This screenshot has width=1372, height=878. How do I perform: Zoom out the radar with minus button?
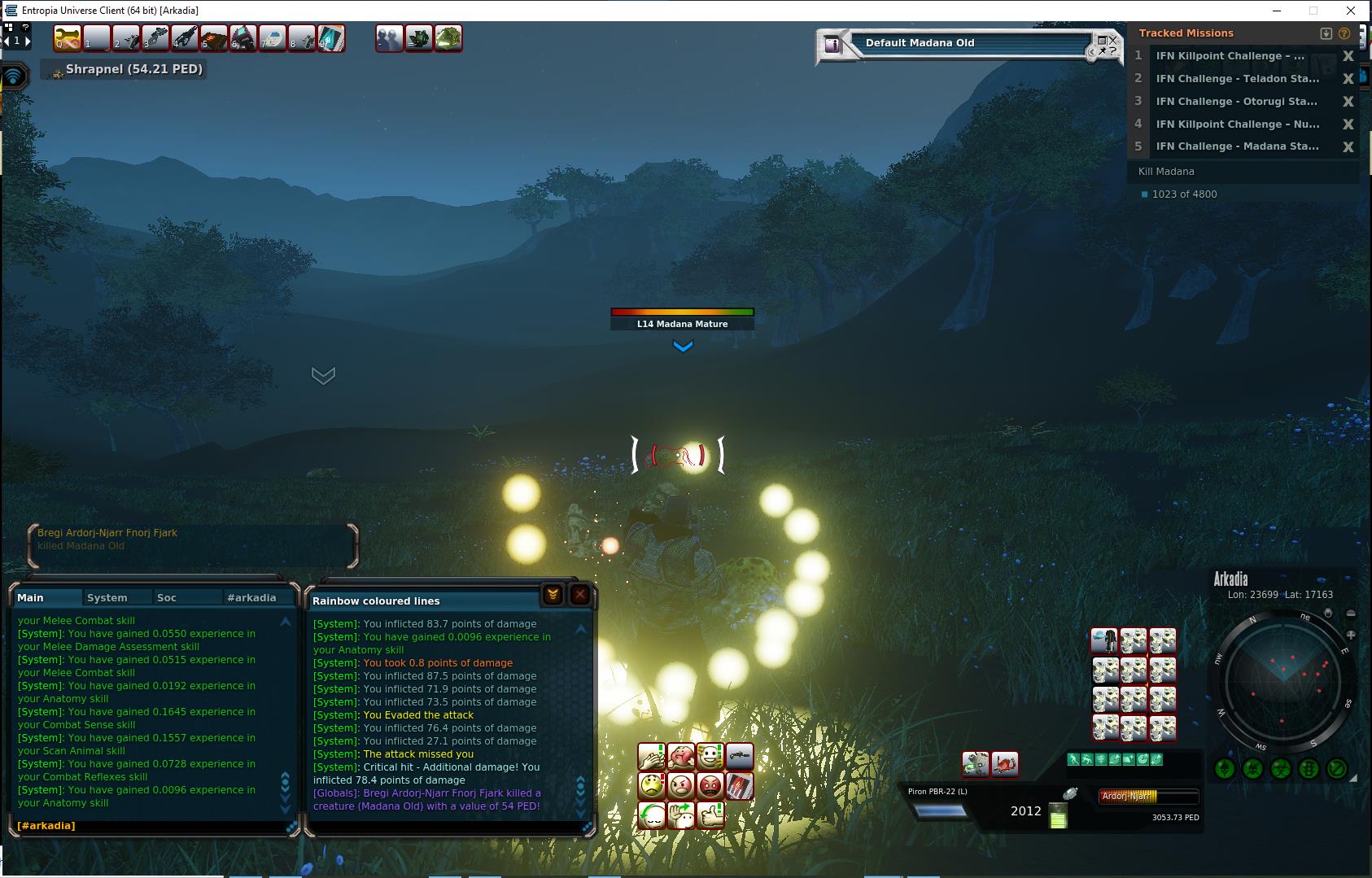(x=1351, y=614)
